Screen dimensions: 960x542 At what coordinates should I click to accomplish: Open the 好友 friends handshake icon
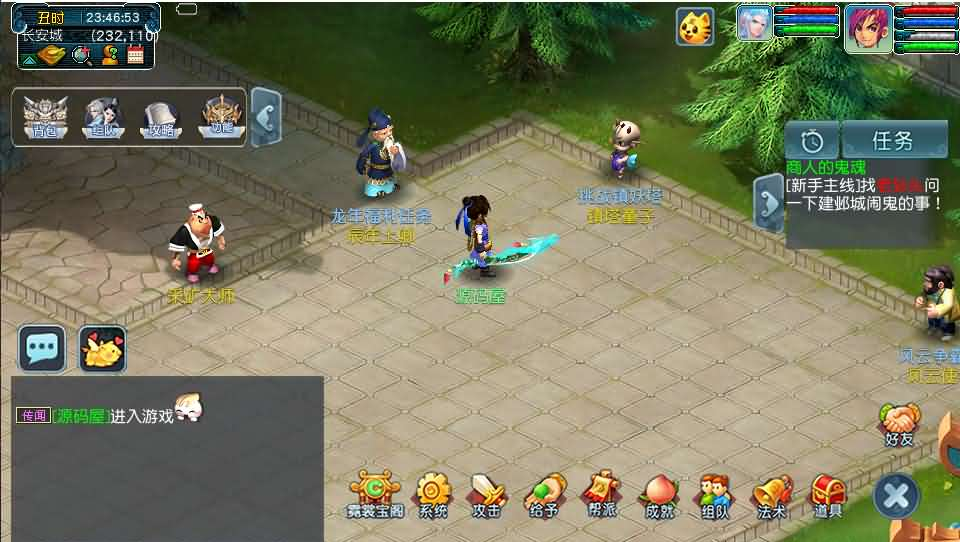[x=900, y=422]
